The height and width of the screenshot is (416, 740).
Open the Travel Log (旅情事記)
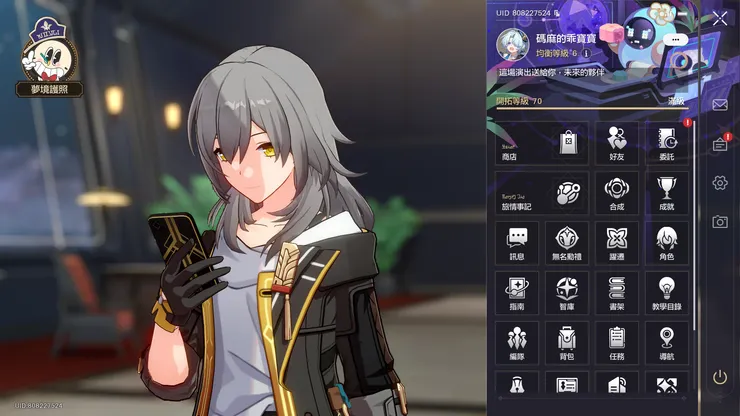(x=541, y=193)
